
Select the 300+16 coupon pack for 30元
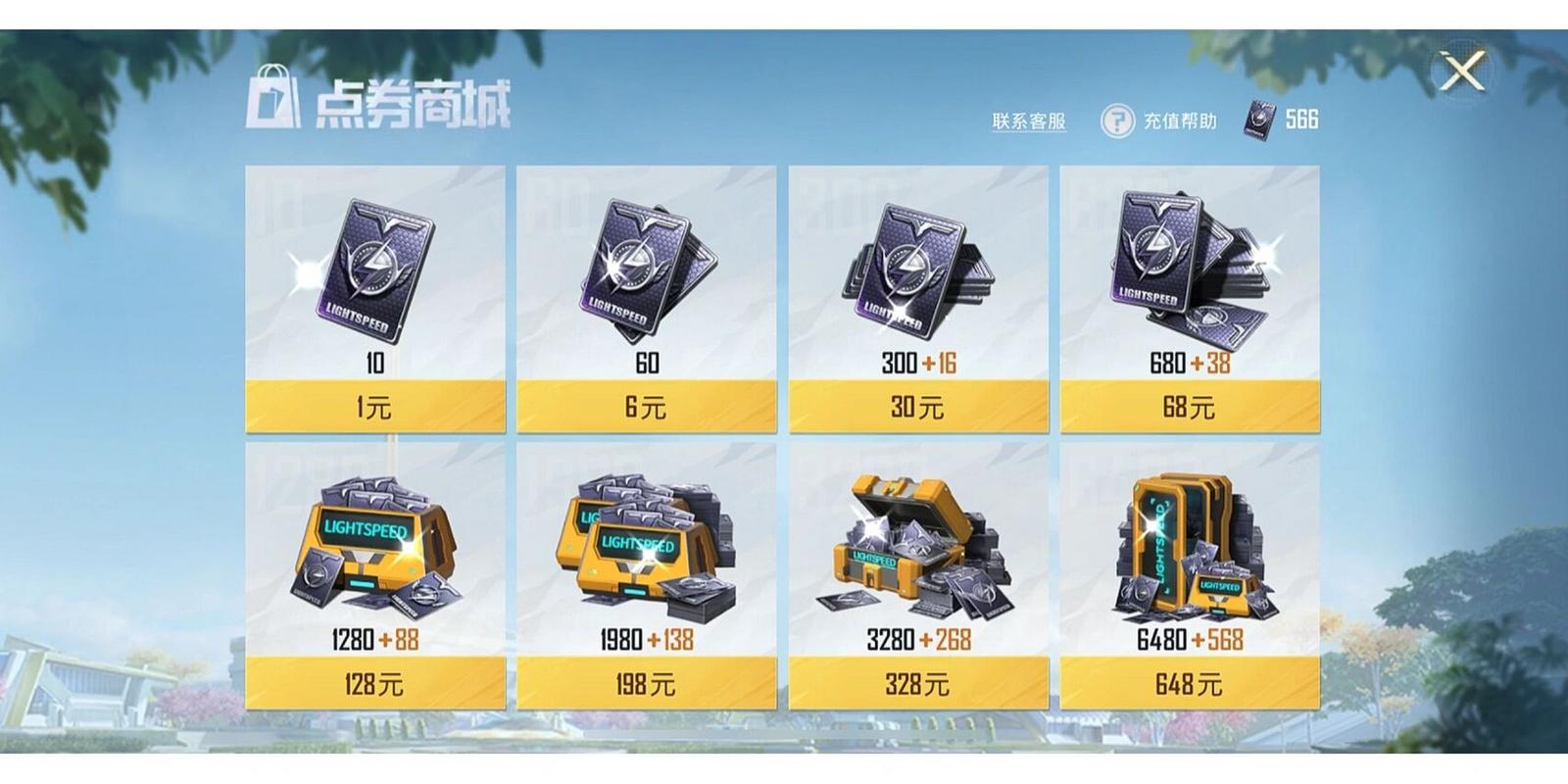[918, 406]
